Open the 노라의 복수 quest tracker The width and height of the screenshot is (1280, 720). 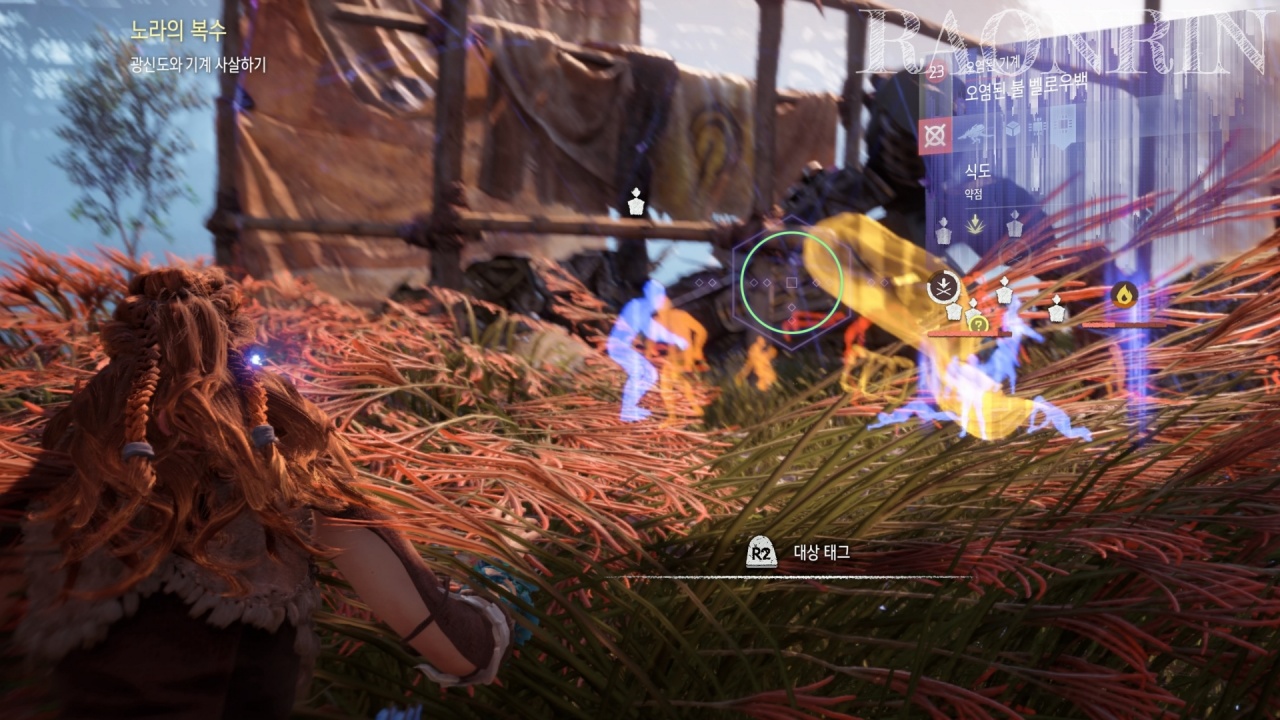(179, 31)
